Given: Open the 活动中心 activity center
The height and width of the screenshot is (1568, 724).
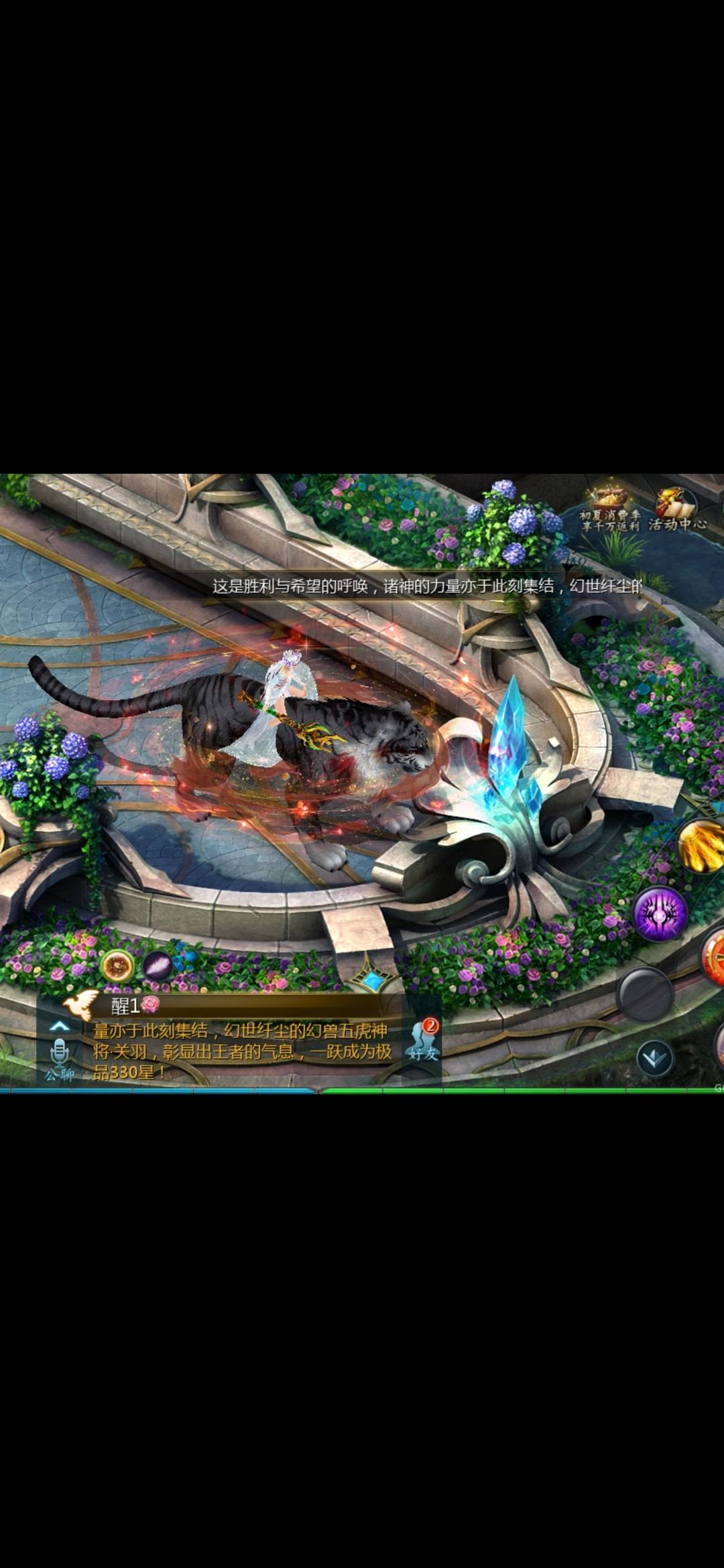Looking at the screenshot, I should (x=677, y=511).
